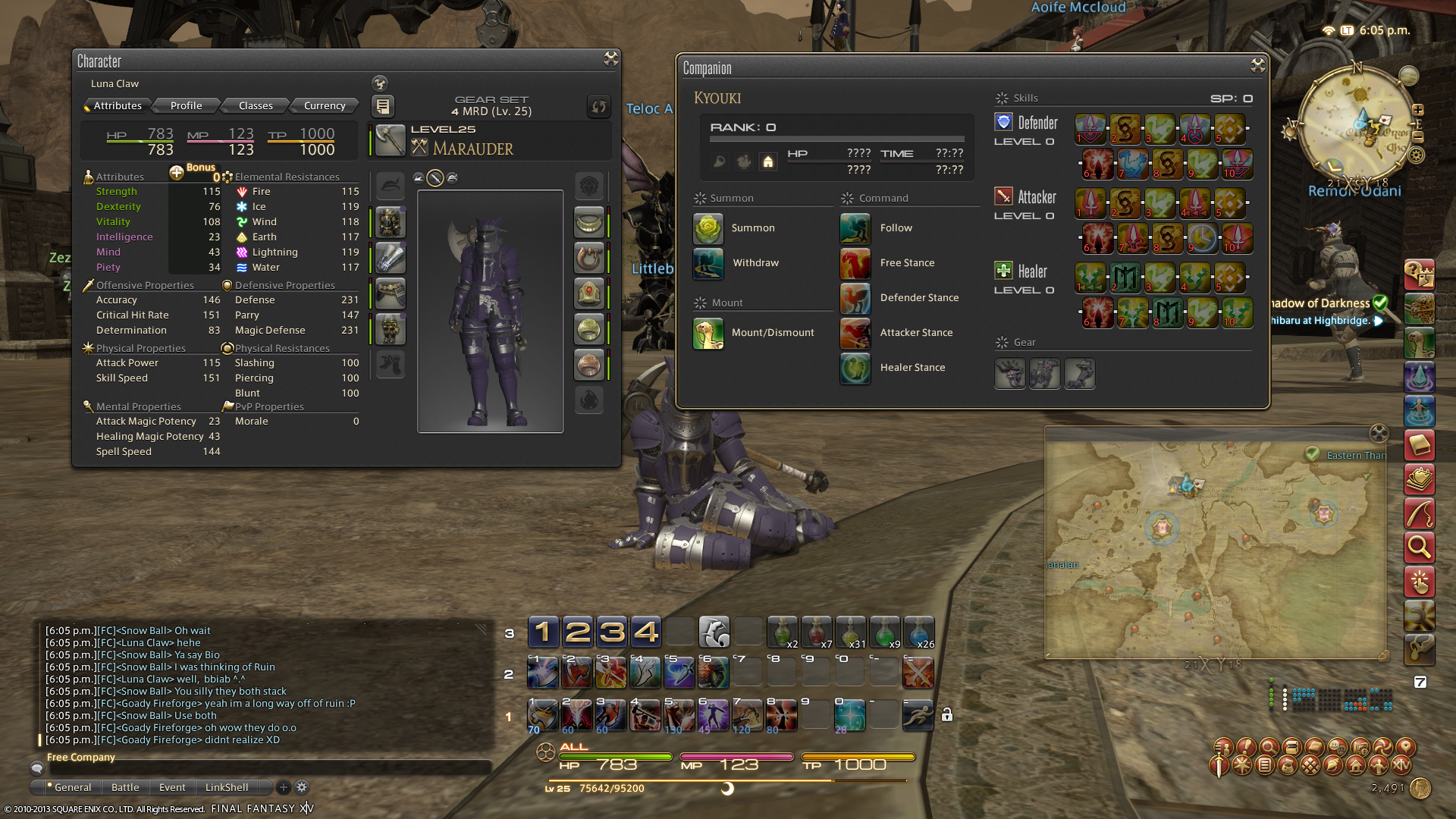Switch to the Profile tab
Screen dimensions: 1456x819
tap(186, 105)
